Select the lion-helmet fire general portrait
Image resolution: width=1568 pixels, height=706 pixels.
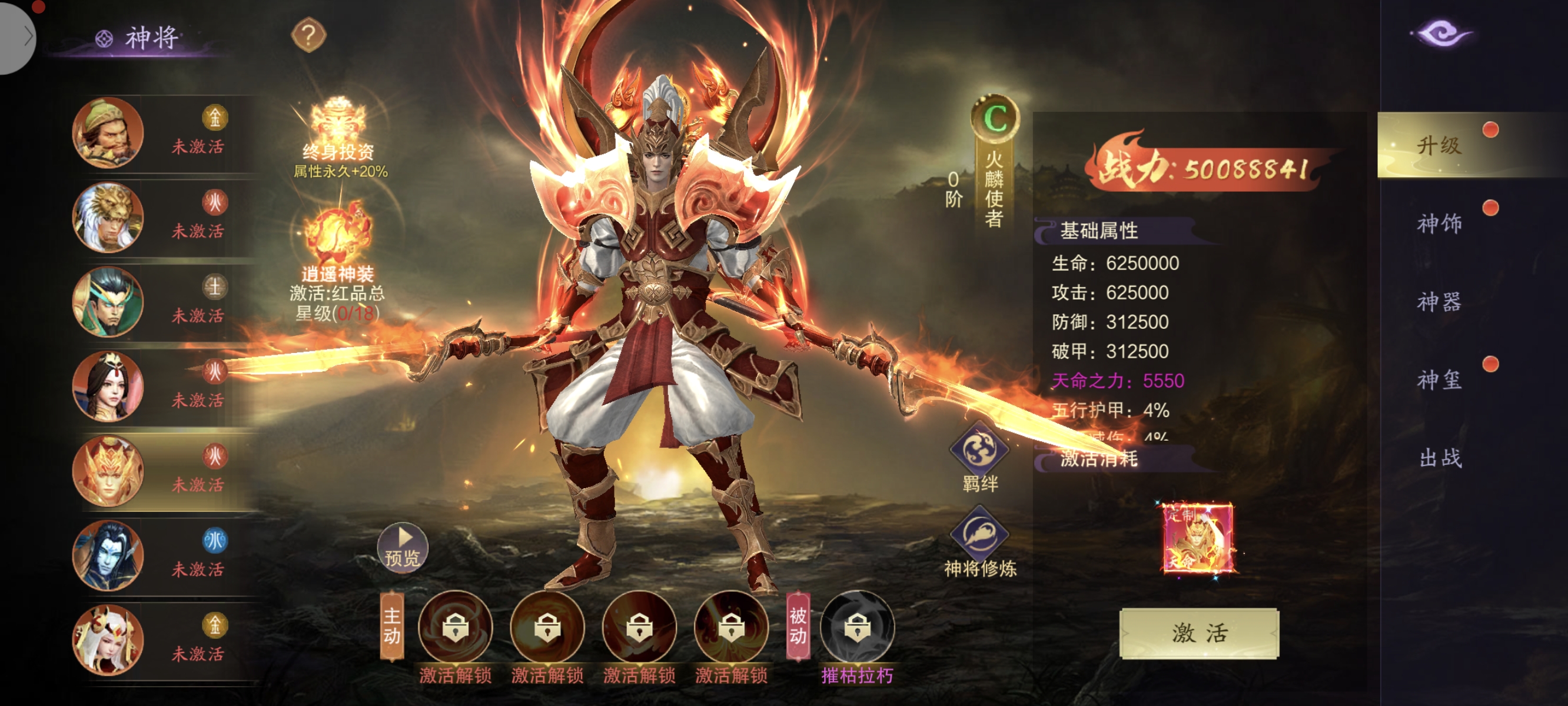[x=108, y=217]
